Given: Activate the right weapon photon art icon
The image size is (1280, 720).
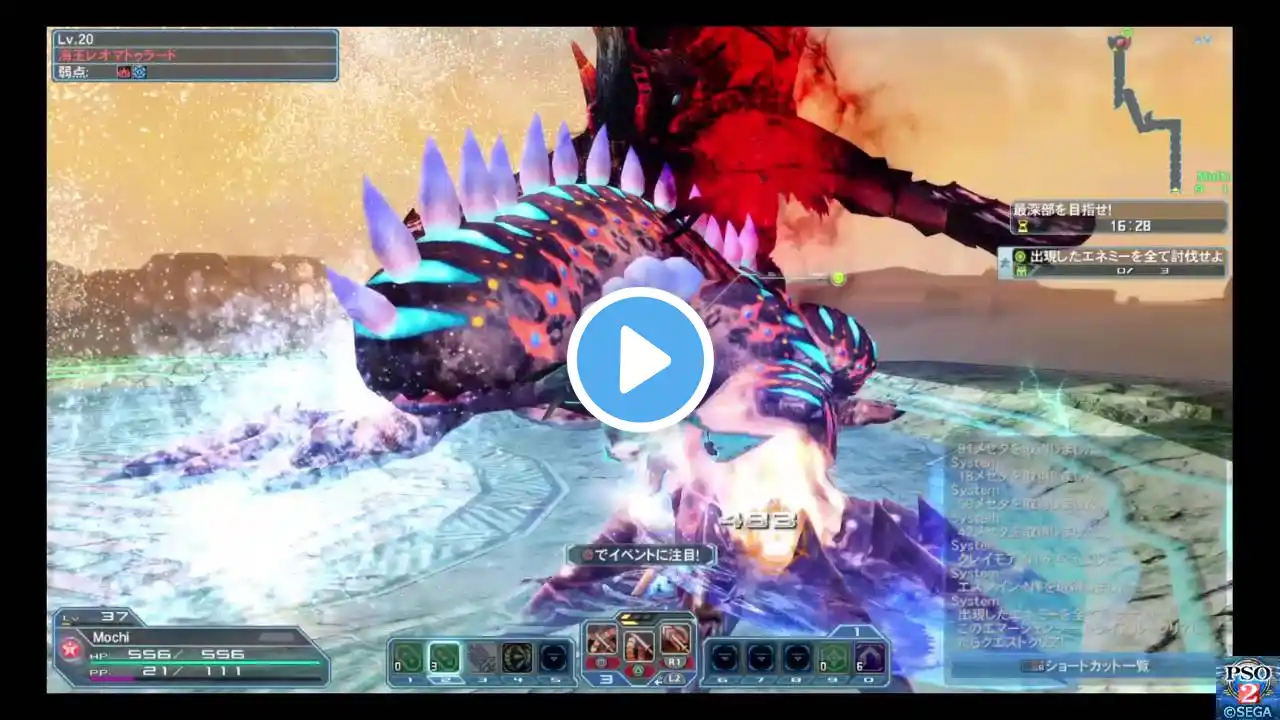Looking at the screenshot, I should [675, 638].
